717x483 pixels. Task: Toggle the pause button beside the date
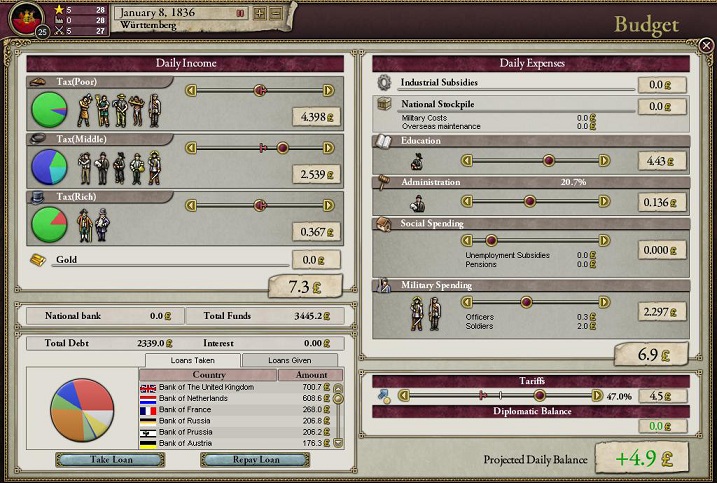[240, 13]
